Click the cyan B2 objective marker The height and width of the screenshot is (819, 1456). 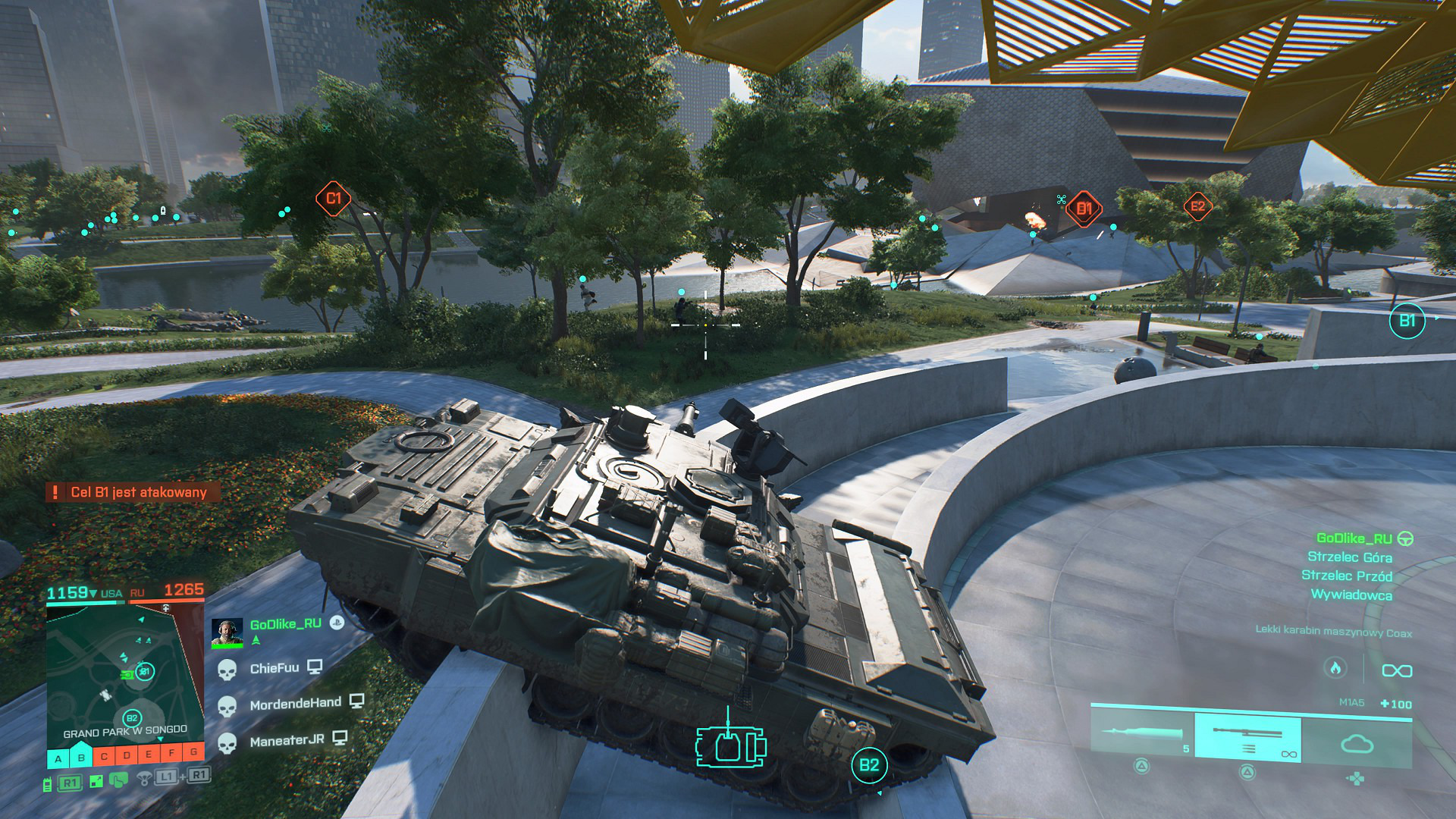[869, 765]
